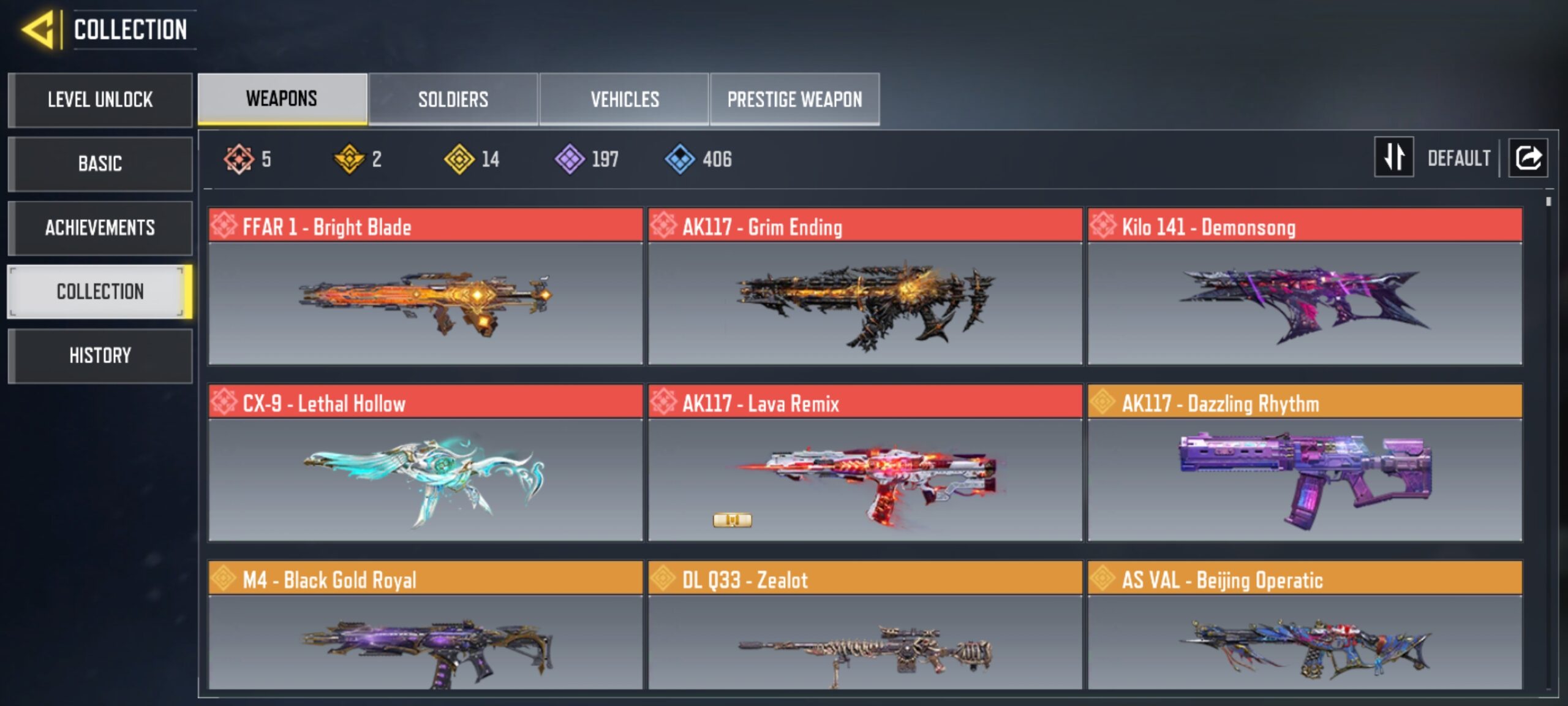Click the red Mythic rarity filter icon
Screen dimensions: 1568x706
point(238,159)
